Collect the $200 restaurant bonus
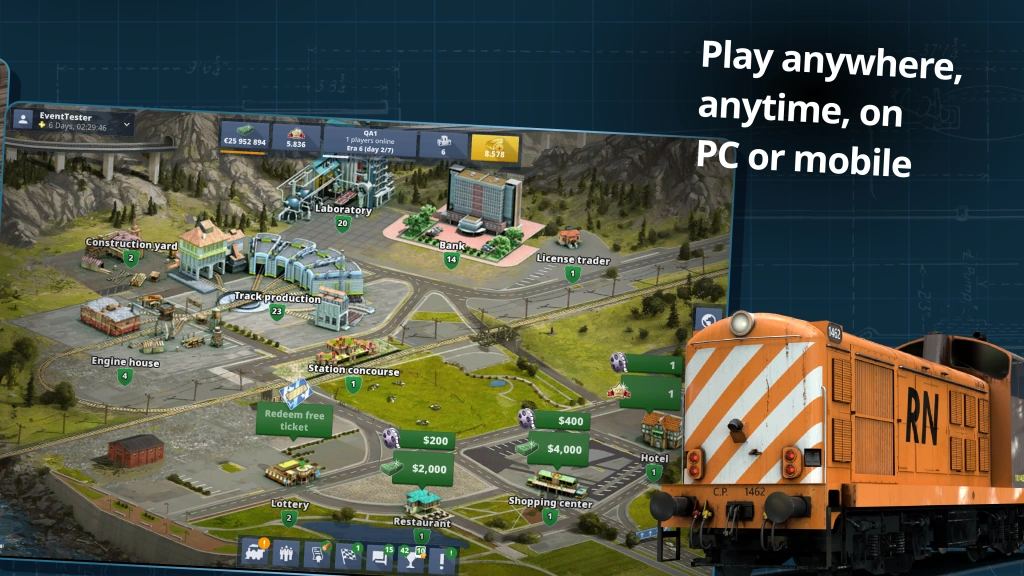The width and height of the screenshot is (1024, 576). (427, 440)
